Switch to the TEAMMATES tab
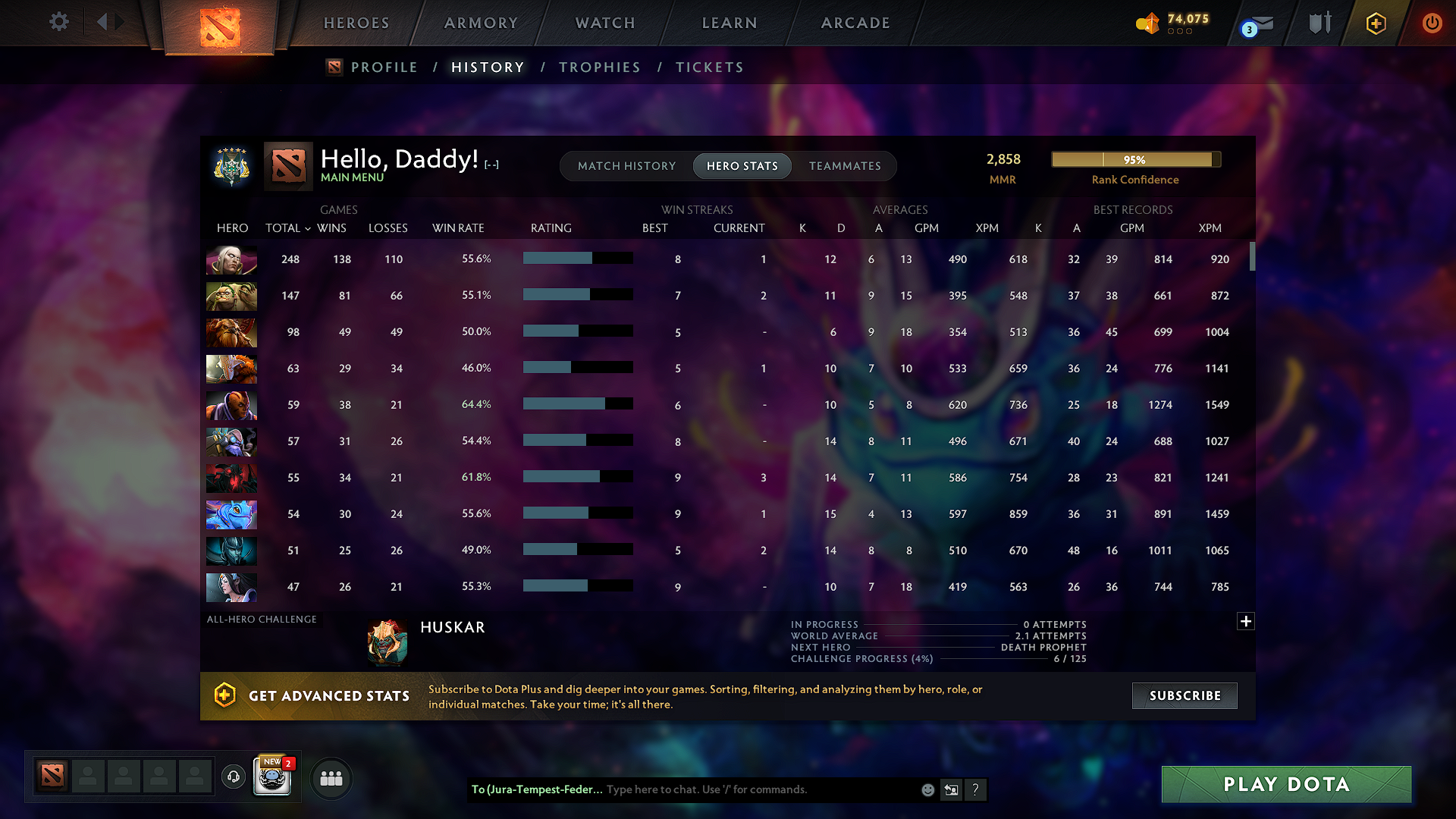Viewport: 1456px width, 819px height. (x=845, y=165)
